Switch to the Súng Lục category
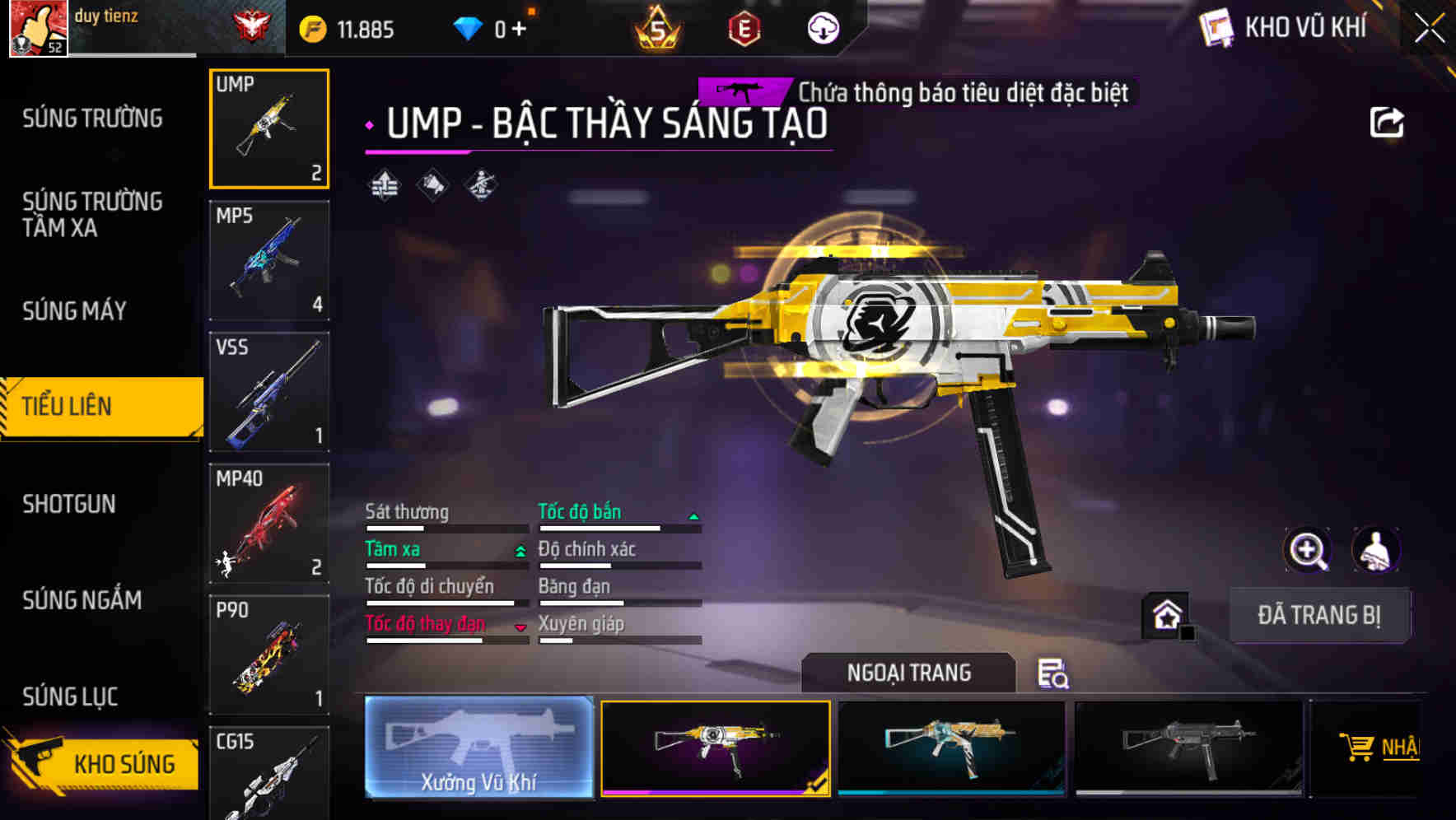Screen dimensions: 1456x820 click(70, 697)
